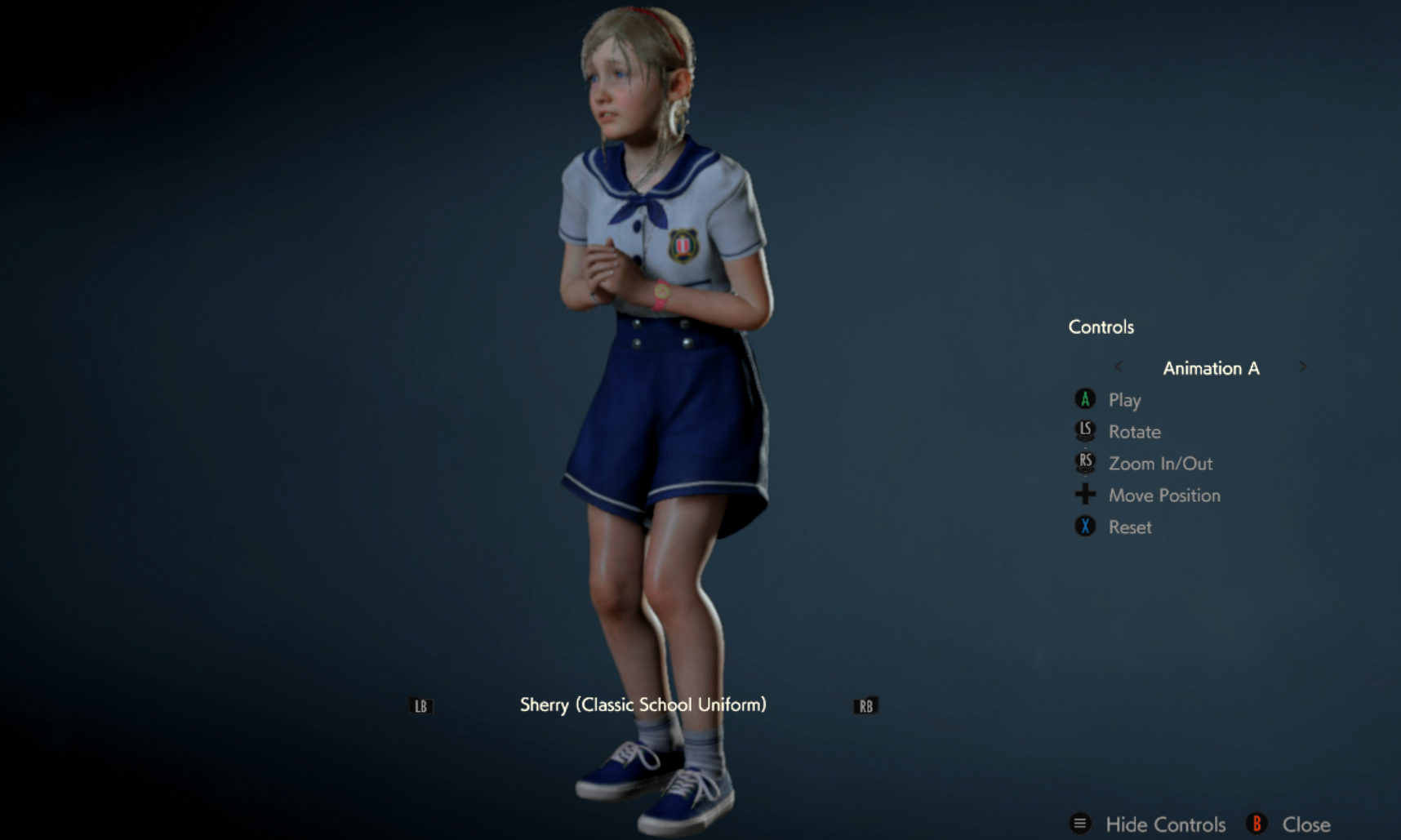Click the left chevron beside Animation A
Screen dimensions: 1401x840
point(1119,367)
